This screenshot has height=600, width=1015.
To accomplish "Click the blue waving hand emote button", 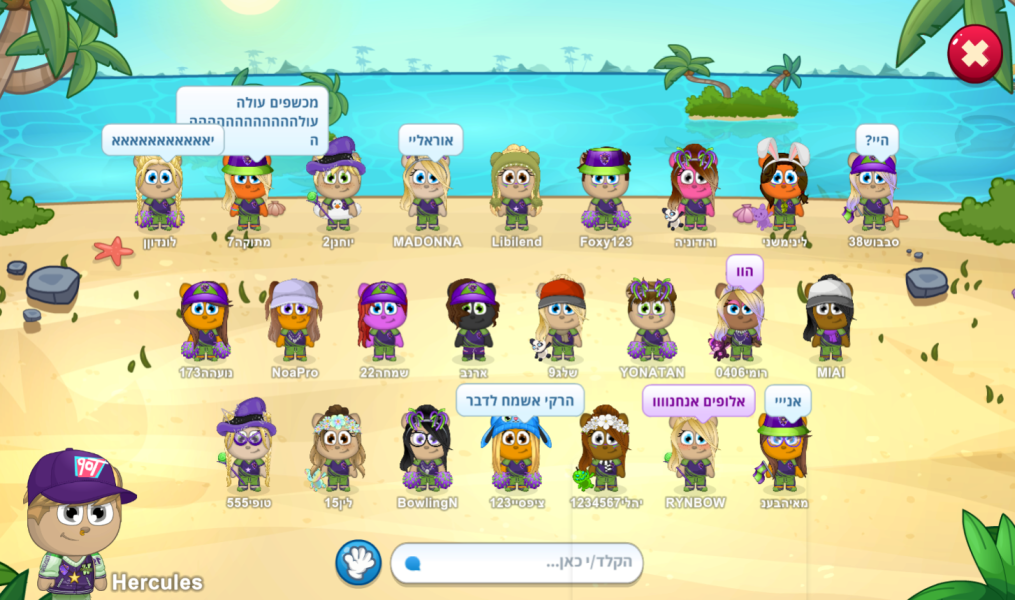I will pyautogui.click(x=358, y=563).
